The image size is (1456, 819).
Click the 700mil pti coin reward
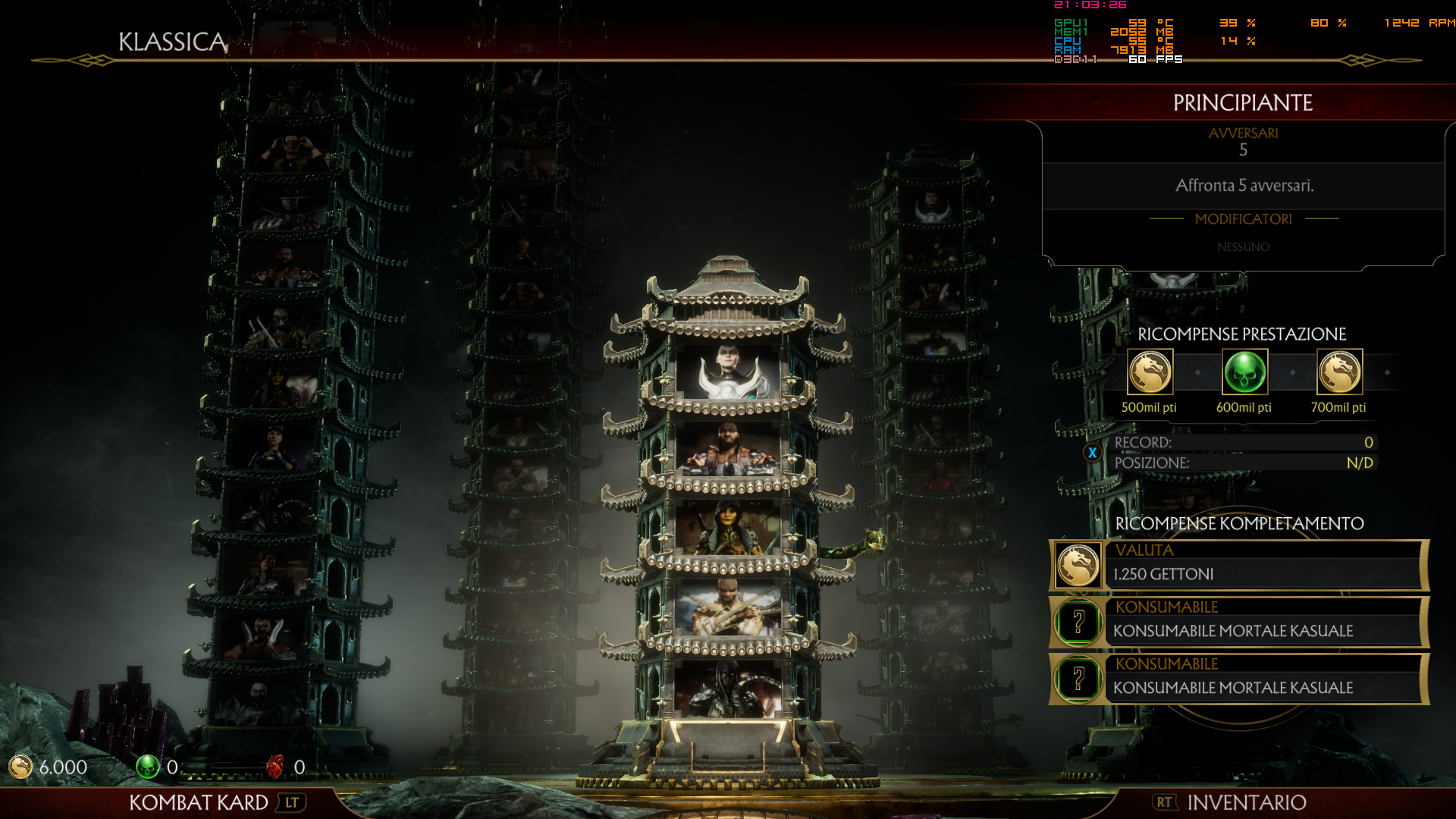(x=1339, y=372)
